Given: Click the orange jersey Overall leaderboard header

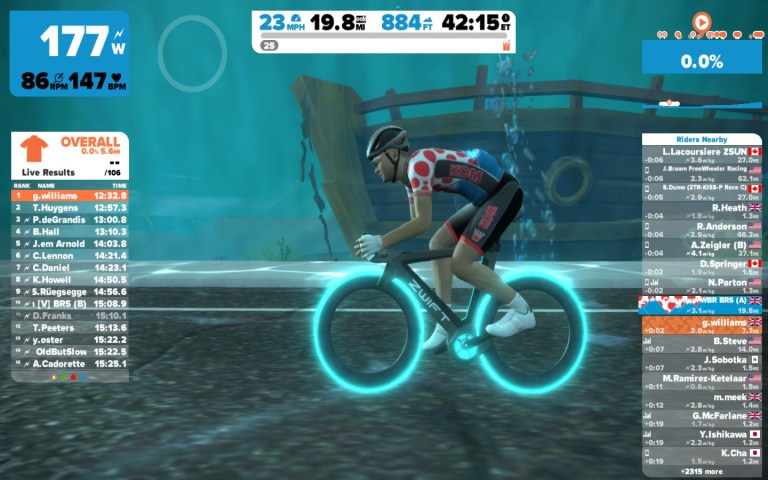Looking at the screenshot, I should 70,150.
